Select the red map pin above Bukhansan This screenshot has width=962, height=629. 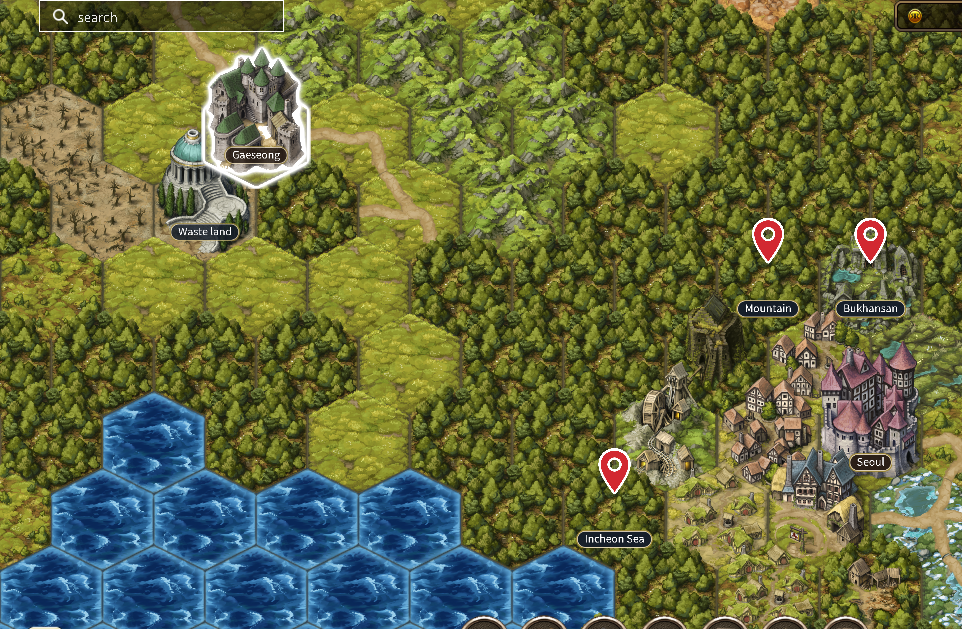tap(870, 240)
